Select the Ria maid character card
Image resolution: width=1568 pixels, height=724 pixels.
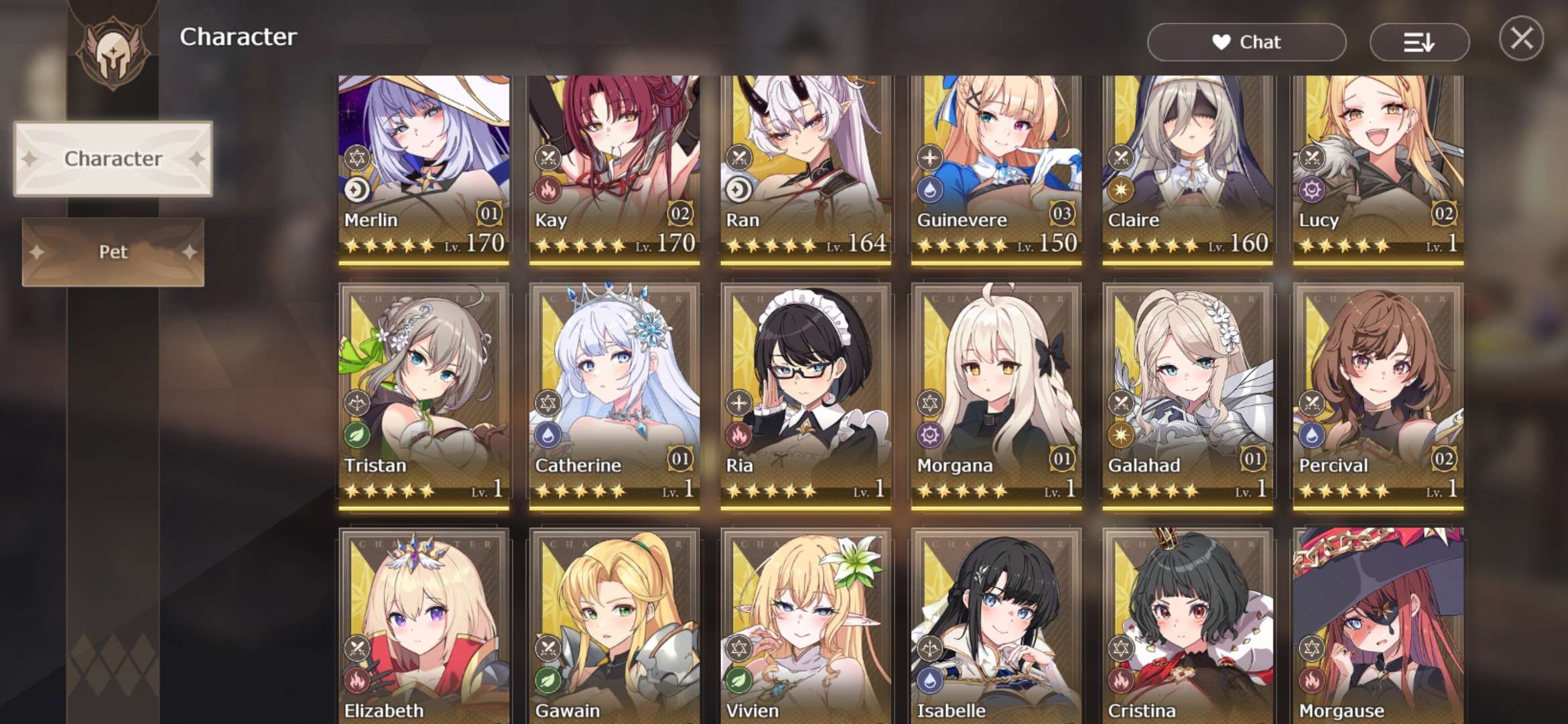(x=805, y=396)
